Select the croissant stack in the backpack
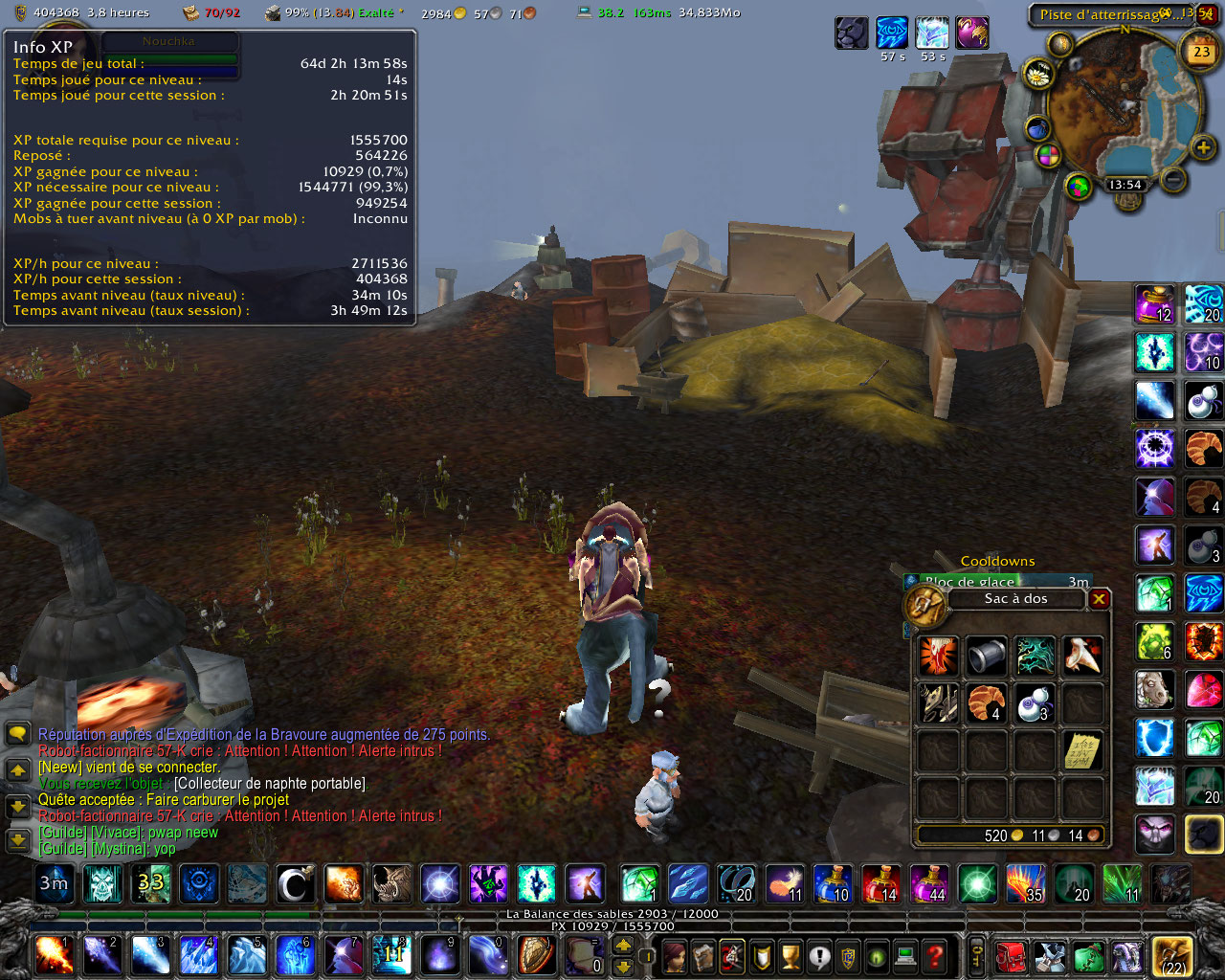The width and height of the screenshot is (1225, 980). (x=986, y=703)
